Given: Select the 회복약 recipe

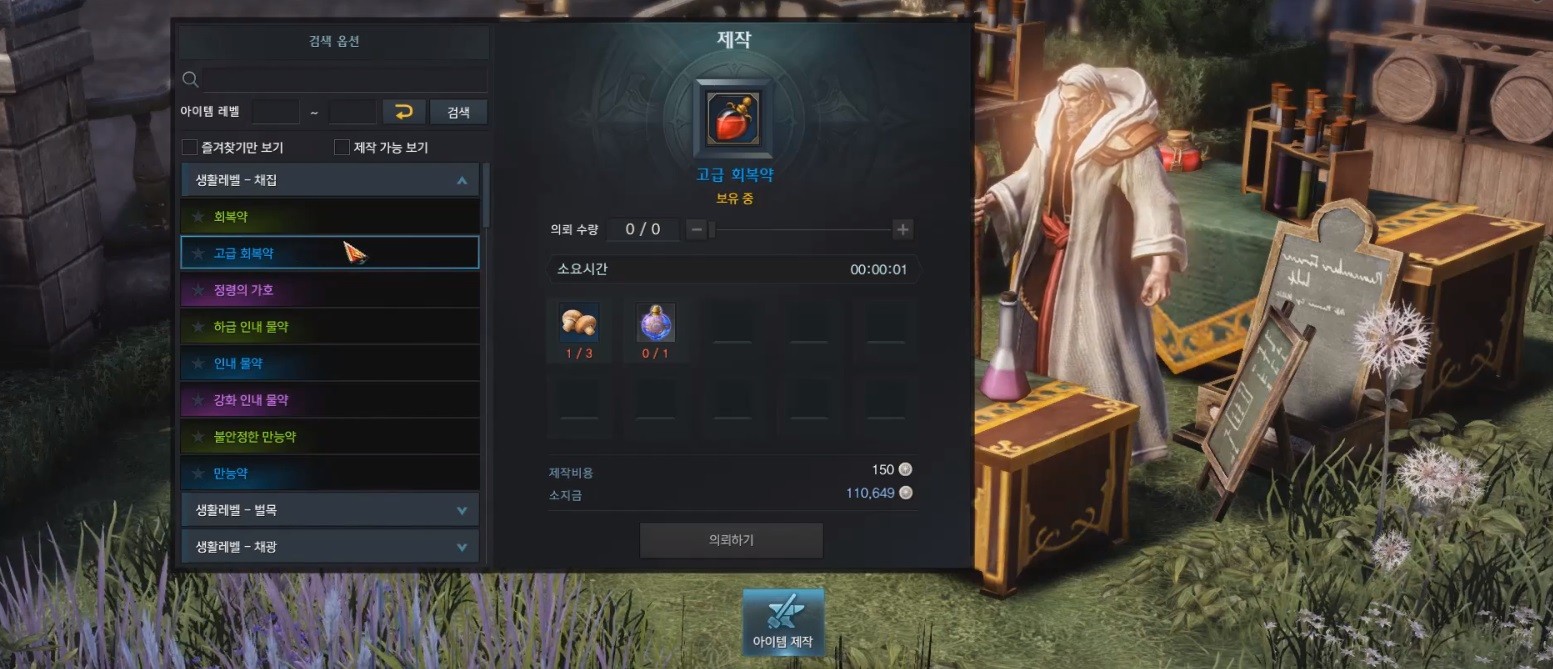Looking at the screenshot, I should pos(329,216).
